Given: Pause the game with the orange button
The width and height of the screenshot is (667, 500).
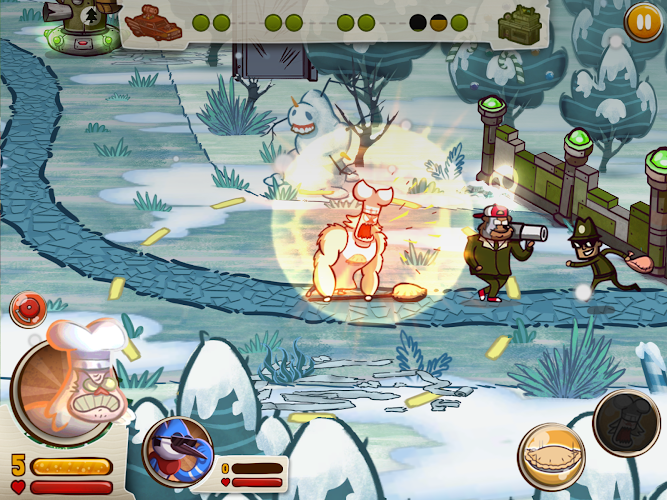Looking at the screenshot, I should (x=640, y=20).
